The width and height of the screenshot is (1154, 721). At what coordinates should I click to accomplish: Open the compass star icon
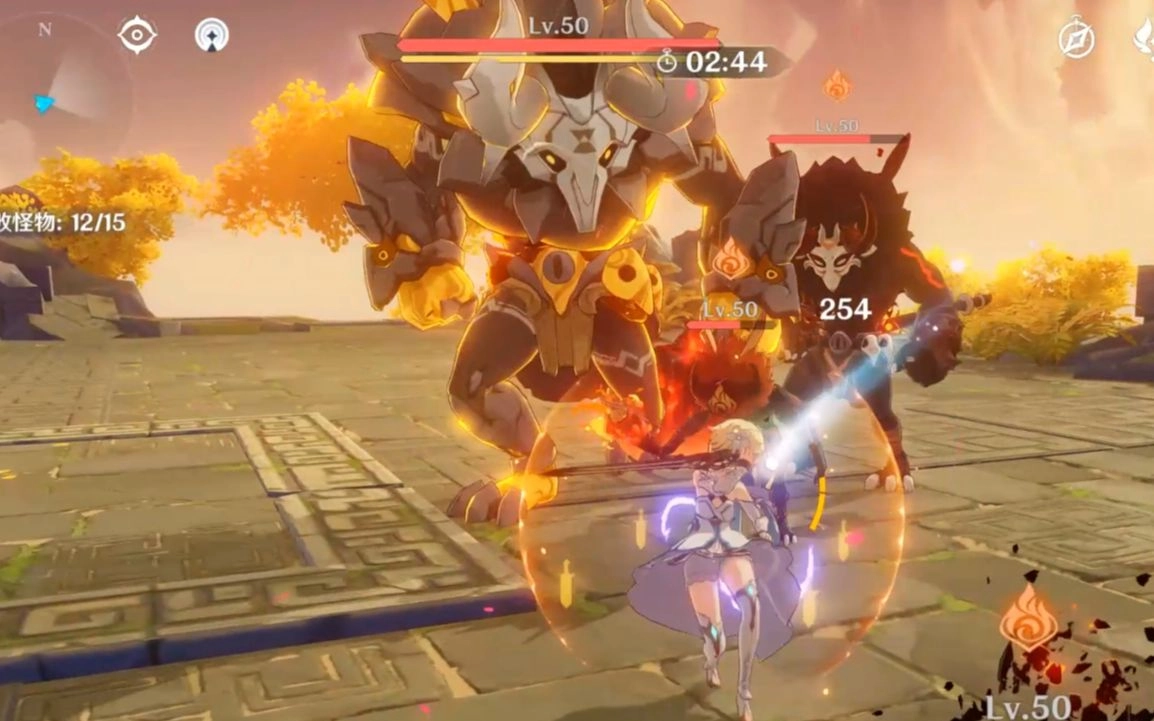coord(1077,39)
